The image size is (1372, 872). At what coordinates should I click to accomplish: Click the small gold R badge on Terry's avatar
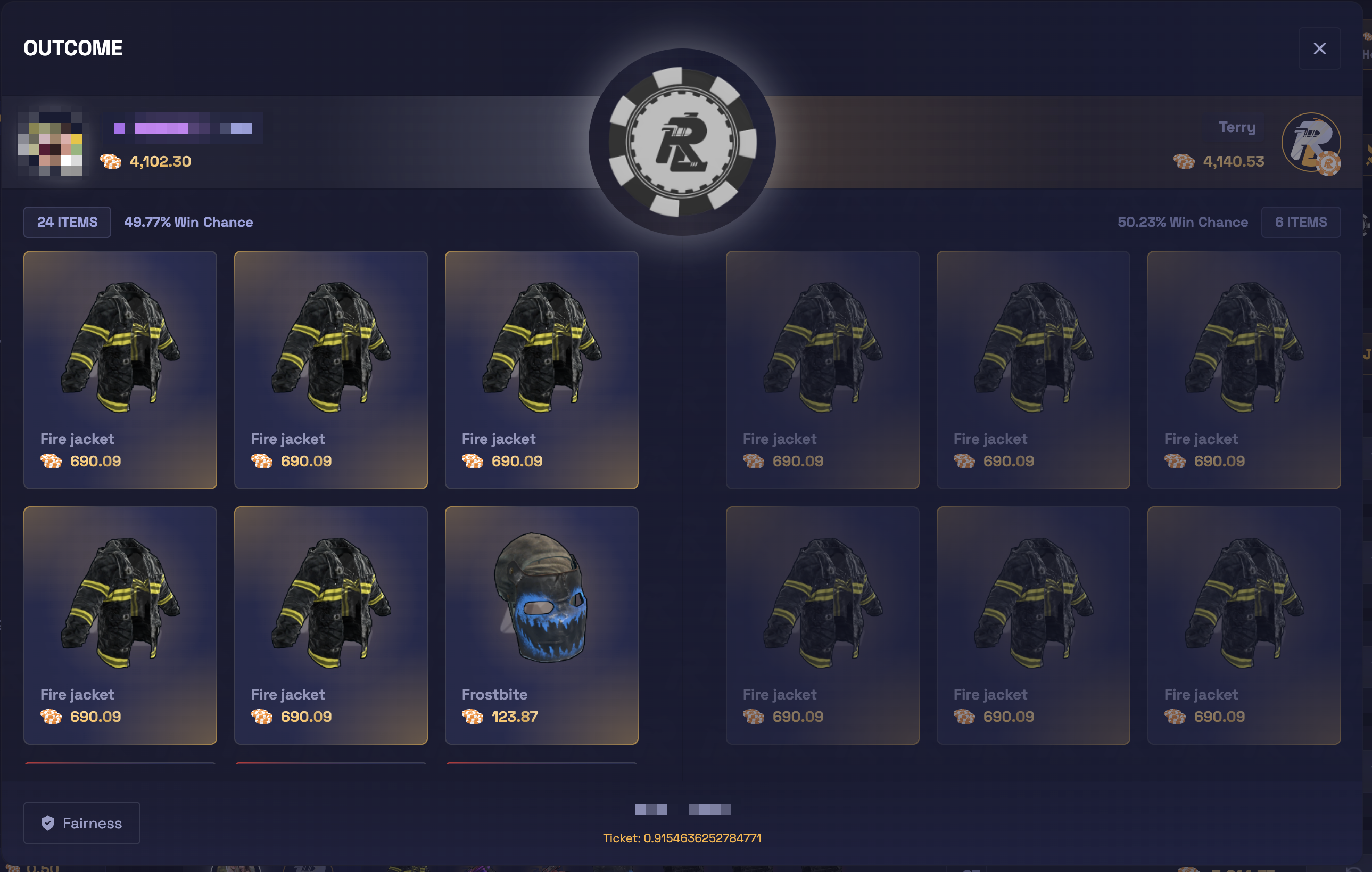tap(1329, 163)
